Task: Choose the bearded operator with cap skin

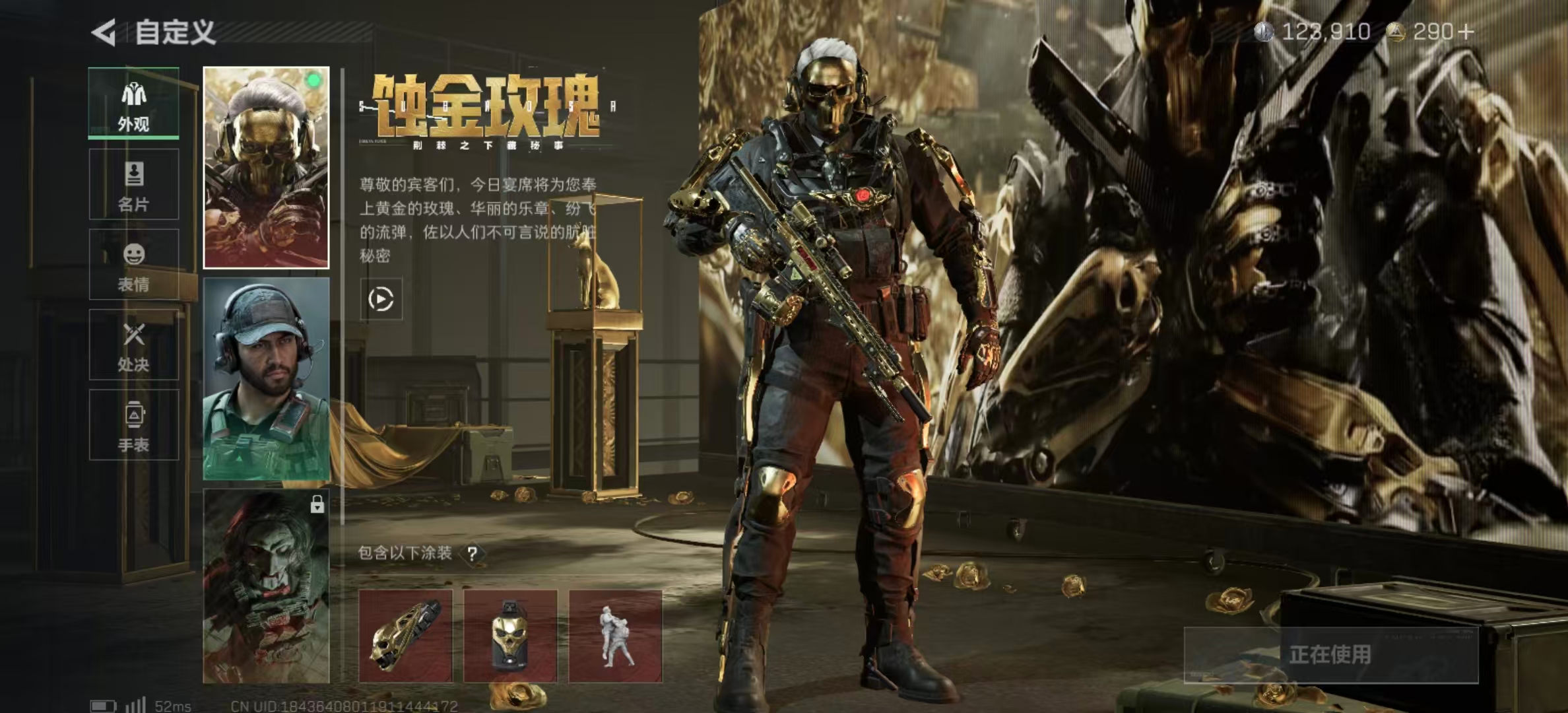Action: (x=266, y=379)
